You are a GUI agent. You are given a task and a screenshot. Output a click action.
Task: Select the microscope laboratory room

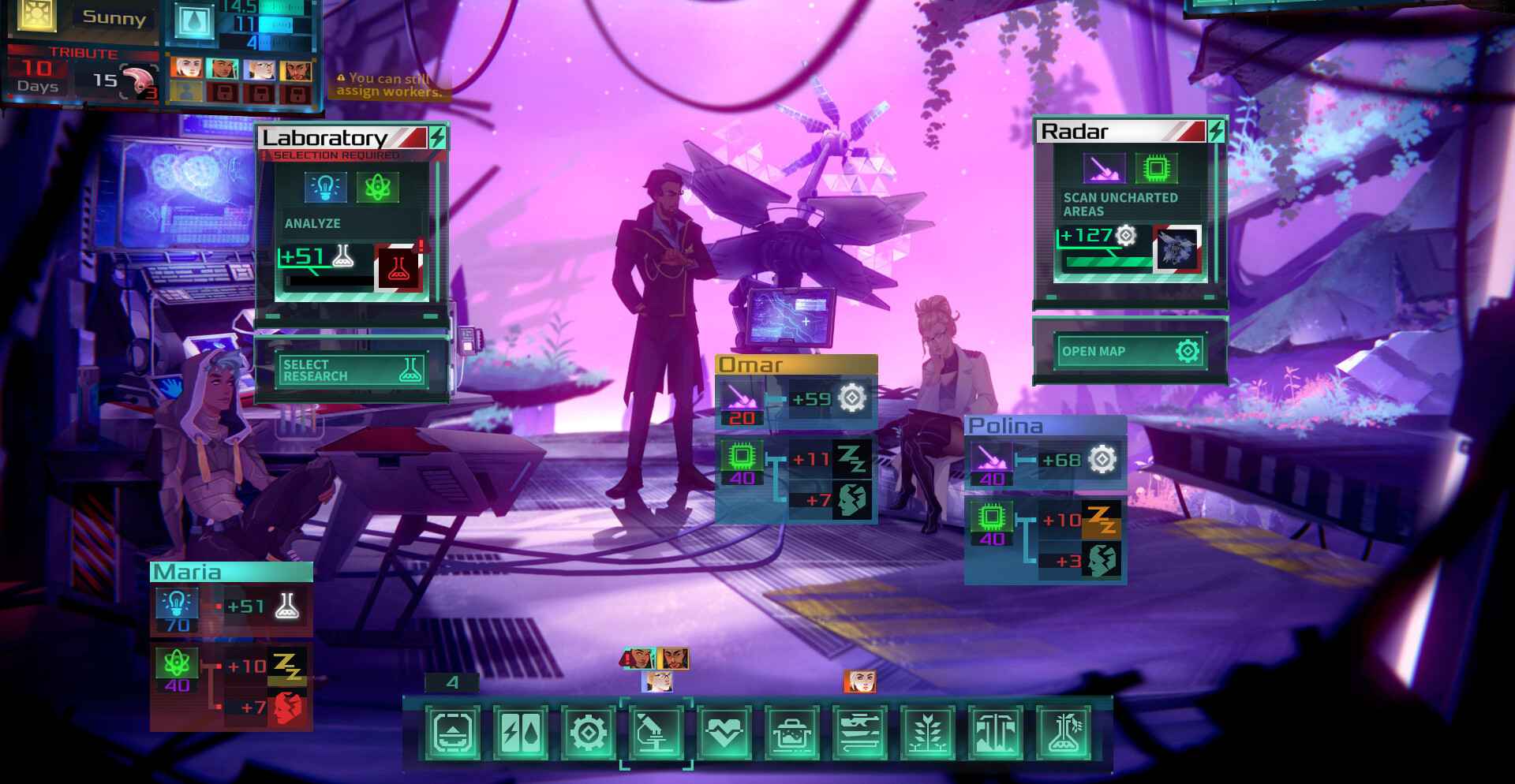point(656,733)
